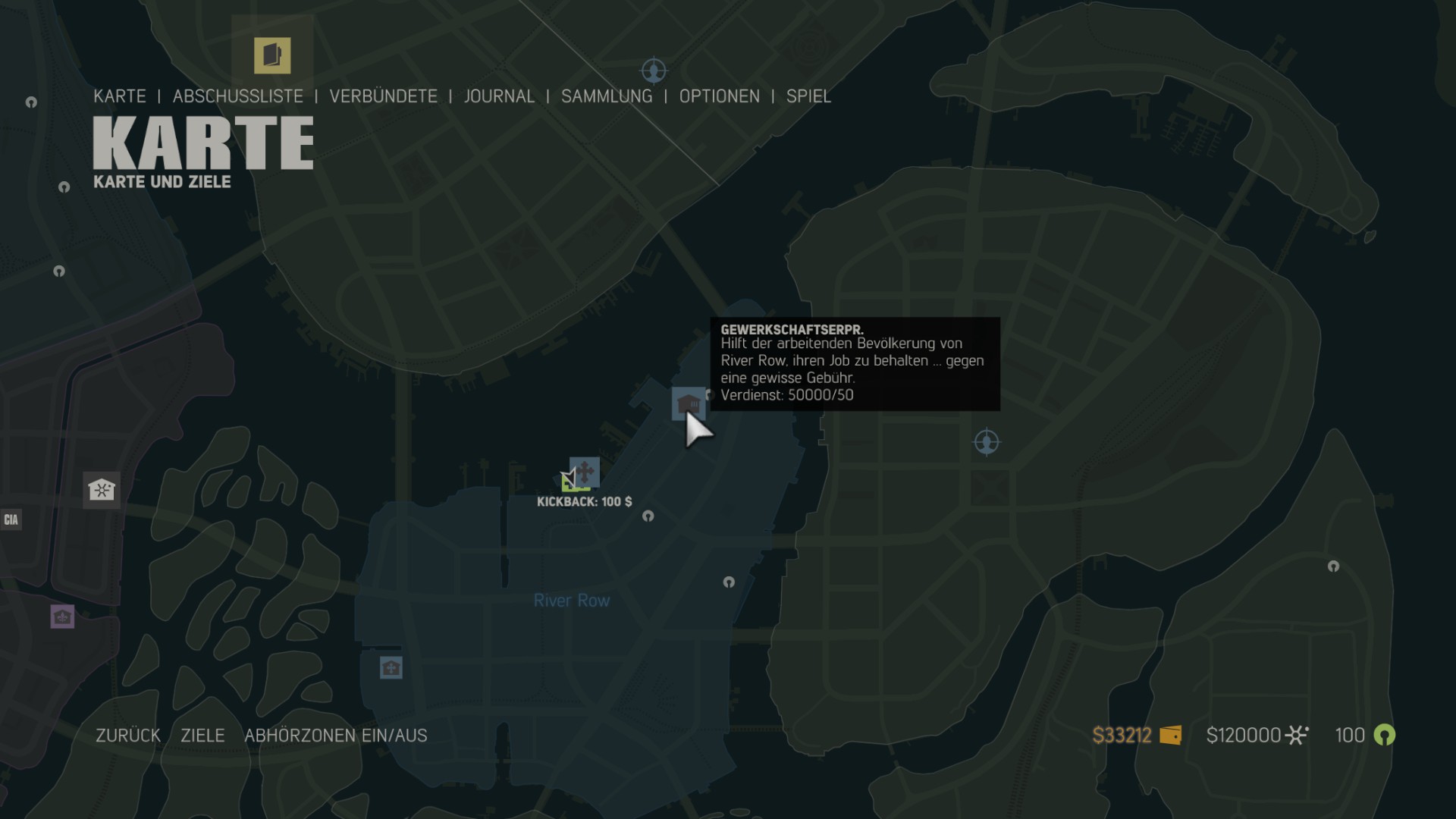Open the Journal tab
The image size is (1456, 819).
coord(499,96)
